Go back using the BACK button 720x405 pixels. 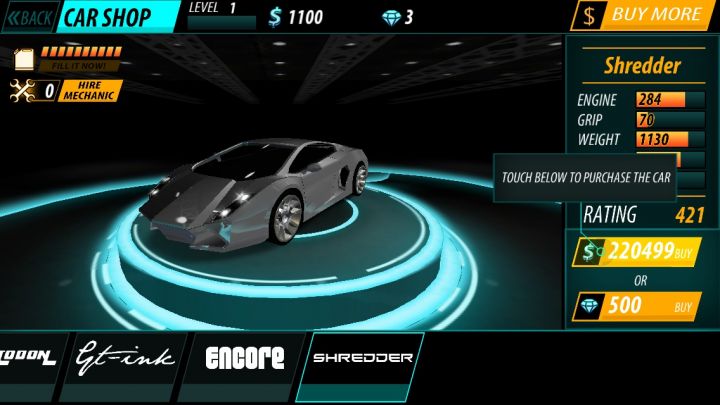pyautogui.click(x=29, y=17)
